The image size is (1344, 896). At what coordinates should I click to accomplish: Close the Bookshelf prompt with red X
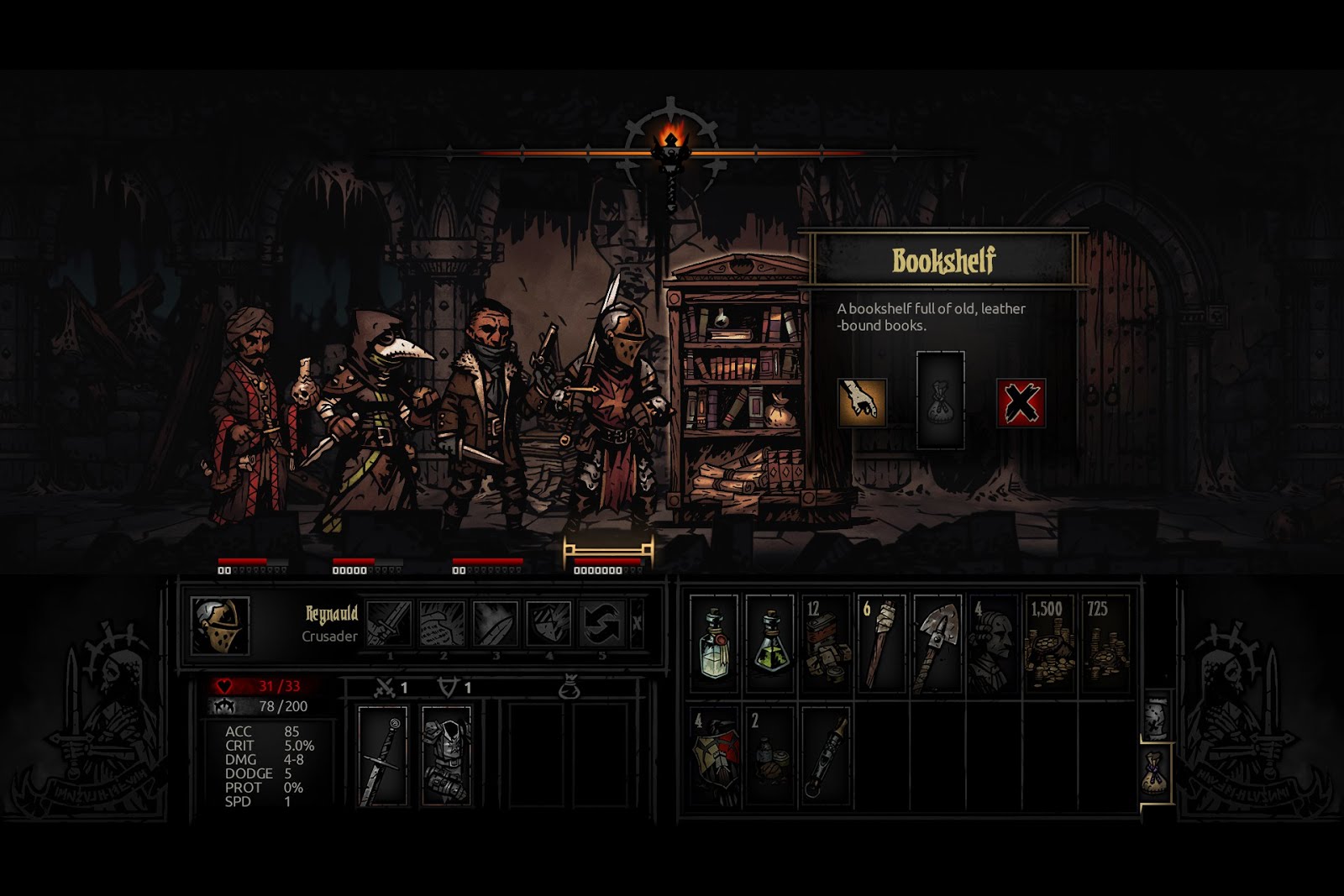pos(1021,402)
